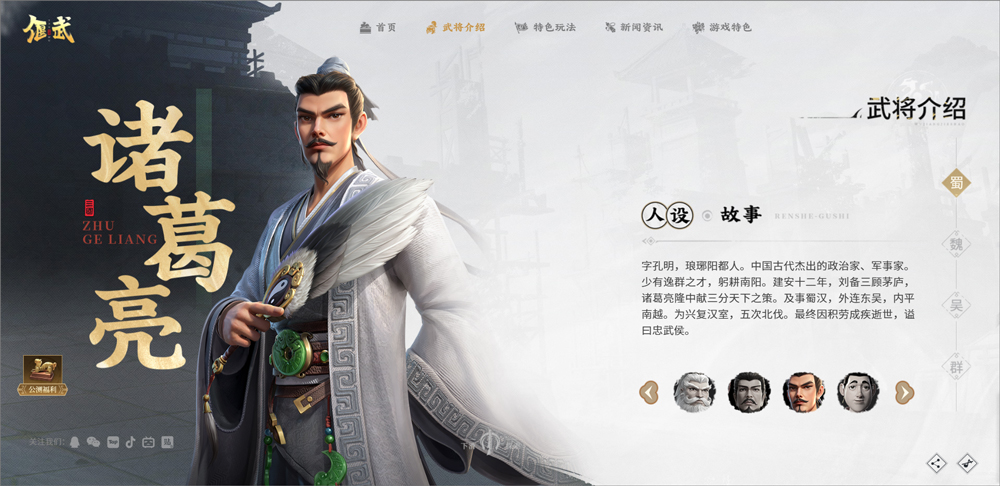Image resolution: width=1000 pixels, height=486 pixels.
Task: Switch to the 故事 story tab
Action: (741, 215)
